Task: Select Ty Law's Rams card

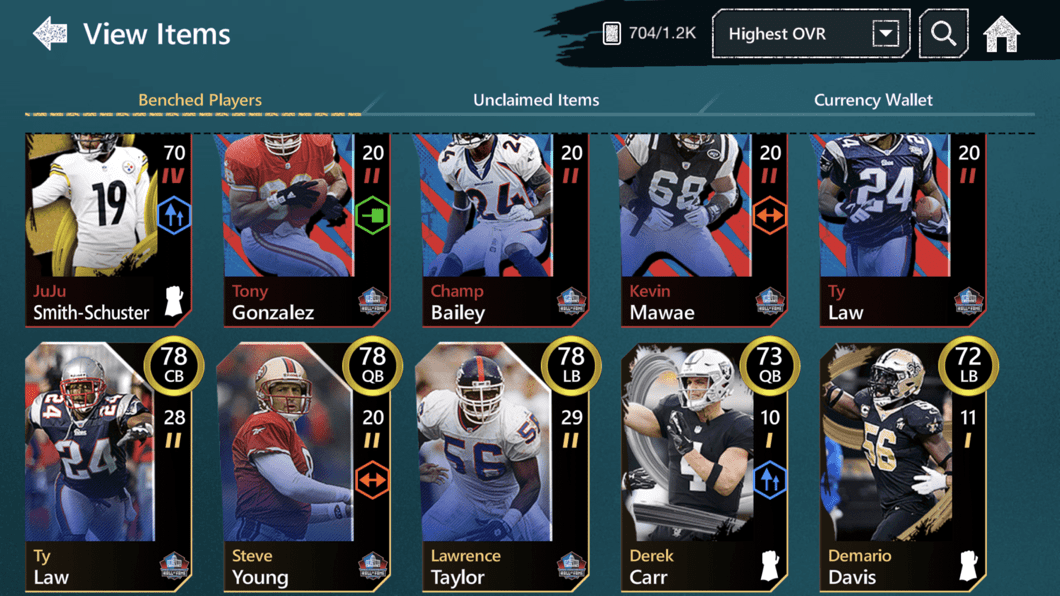Action: (901, 230)
